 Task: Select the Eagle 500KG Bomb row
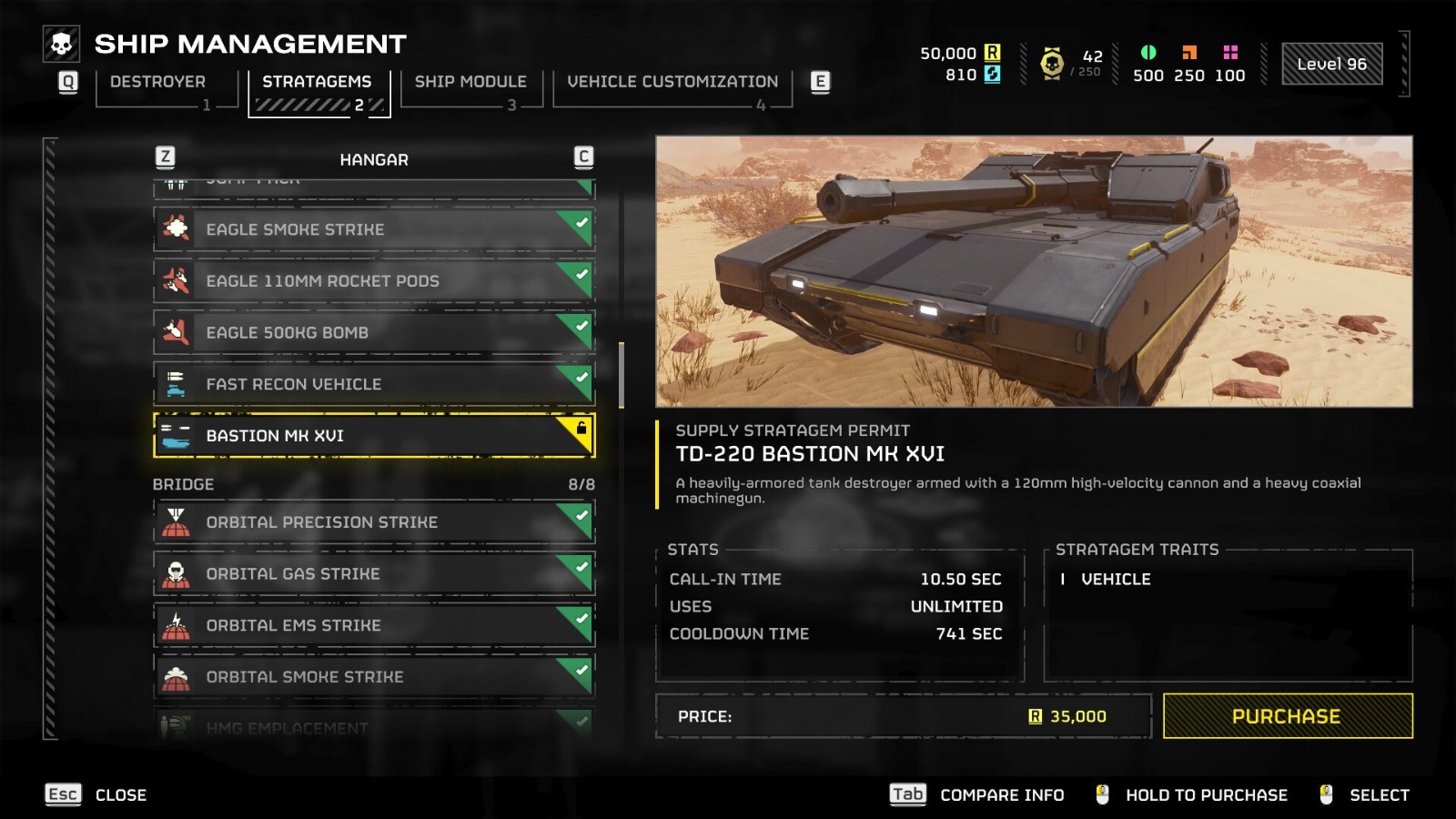(x=373, y=333)
